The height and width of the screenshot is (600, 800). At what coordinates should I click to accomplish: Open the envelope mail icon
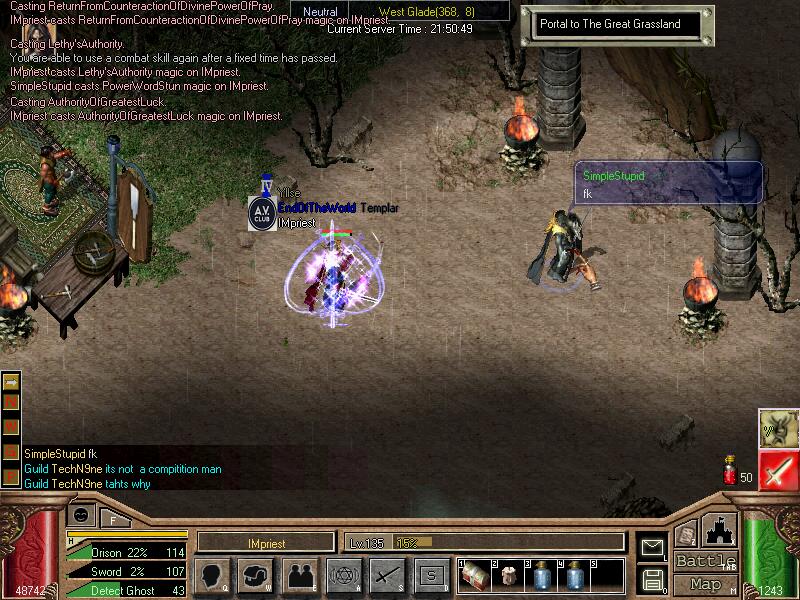[652, 547]
